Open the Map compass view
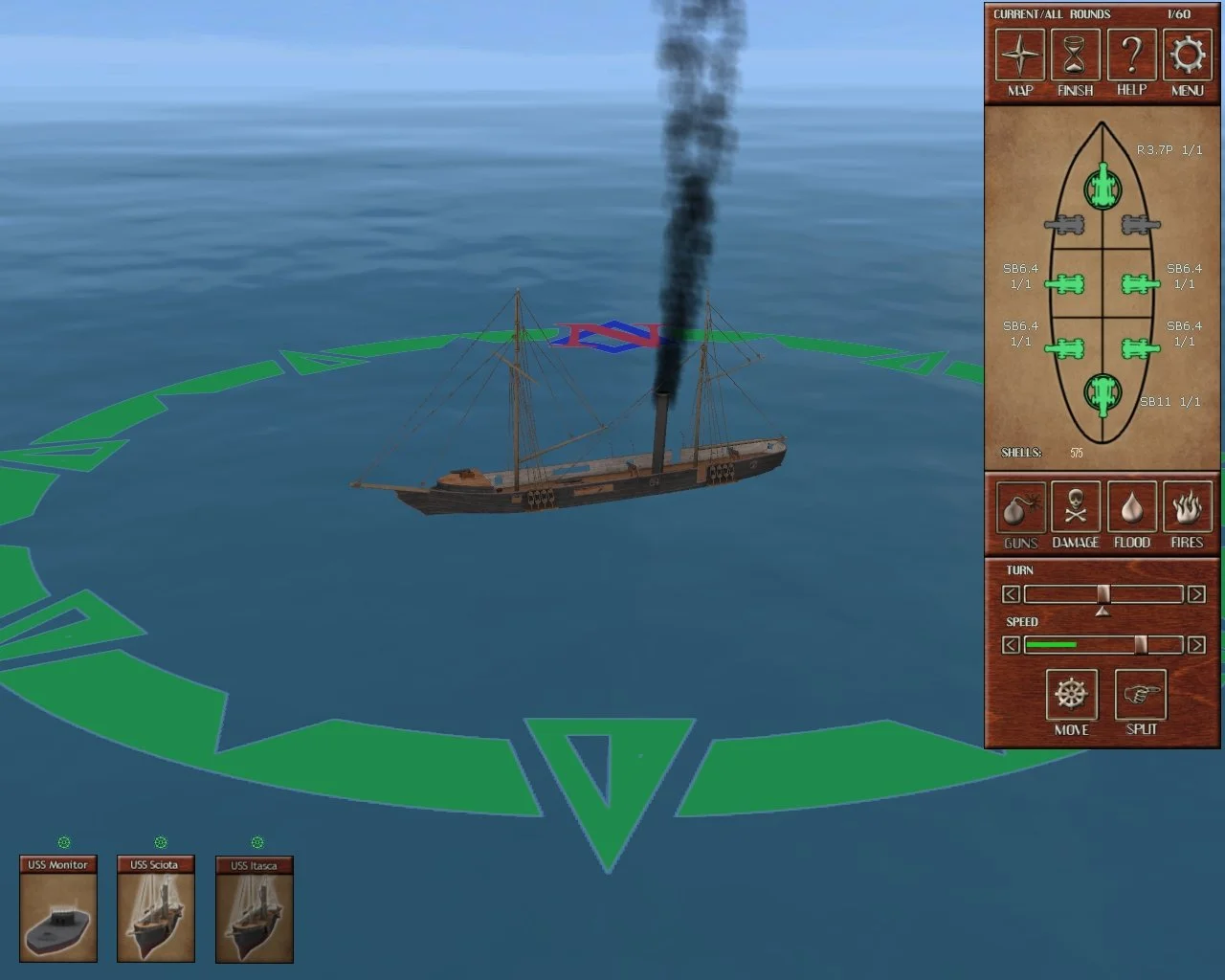 (1018, 55)
